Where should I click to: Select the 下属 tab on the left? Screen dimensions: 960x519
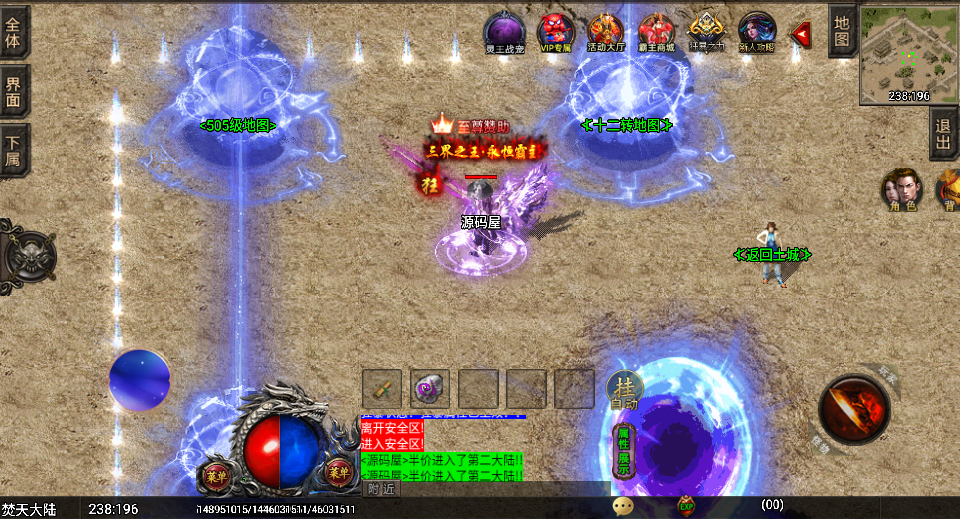coord(14,151)
